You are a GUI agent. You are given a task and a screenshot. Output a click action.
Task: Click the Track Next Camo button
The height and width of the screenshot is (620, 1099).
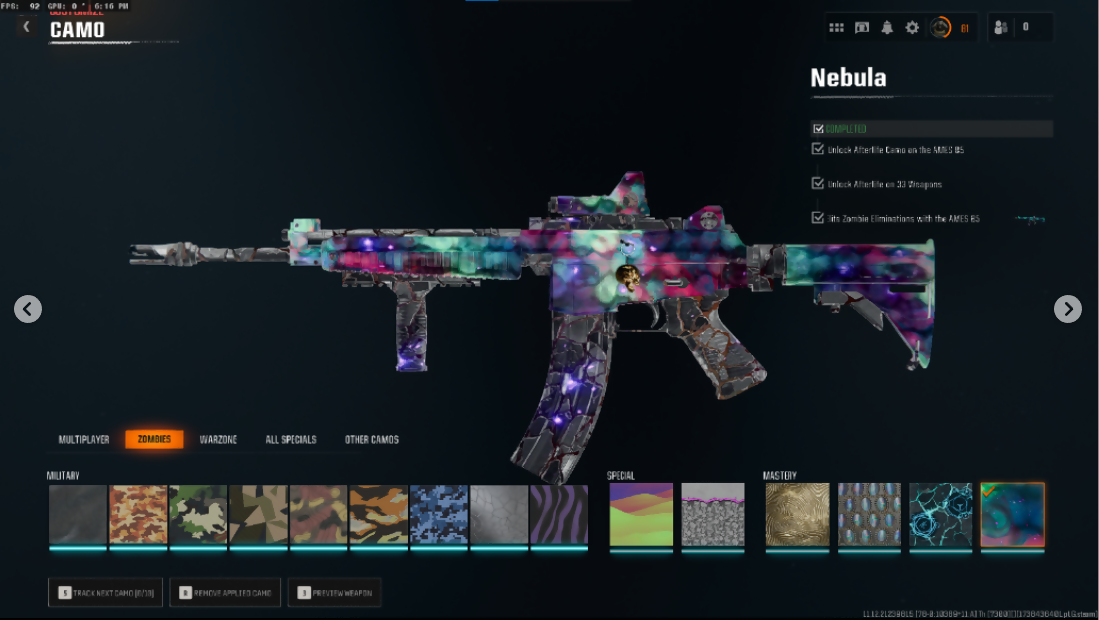tap(105, 593)
